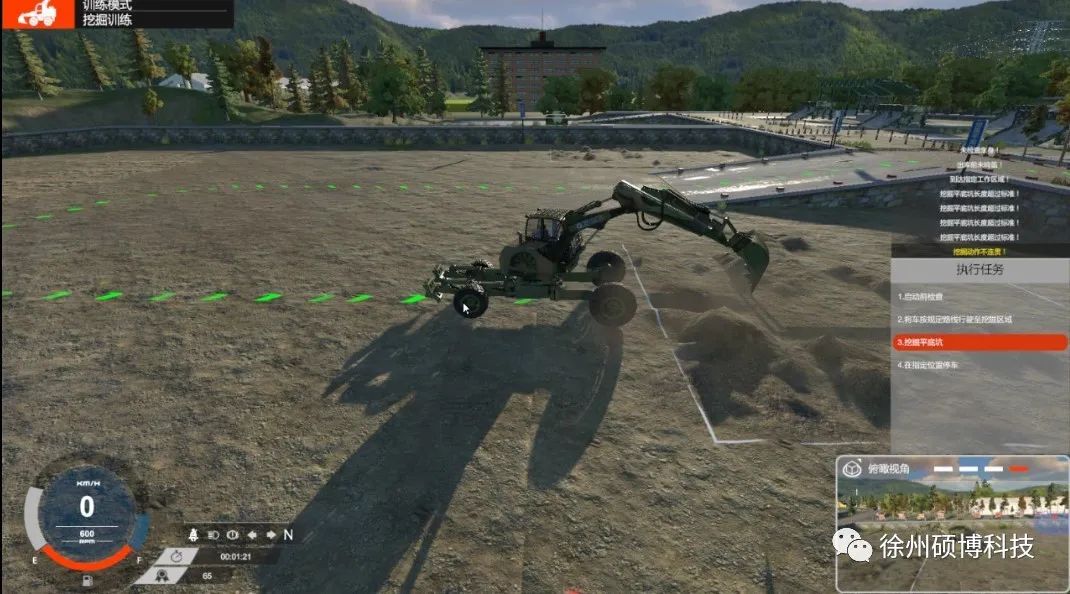Image resolution: width=1070 pixels, height=594 pixels.
Task: Click the 执行任务 task panel header
Action: tap(980, 270)
